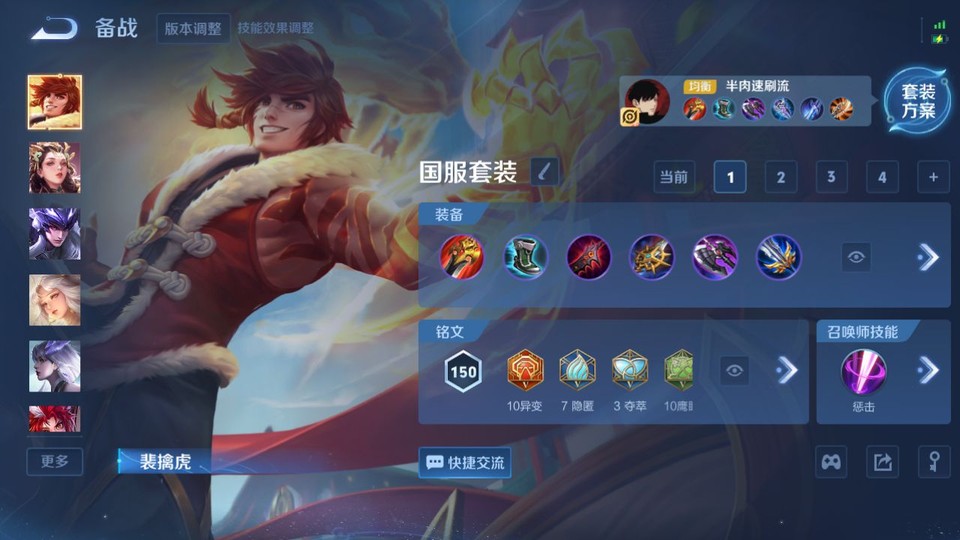Select the 10异变 inscription icon
This screenshot has height=540, width=960.
point(525,370)
